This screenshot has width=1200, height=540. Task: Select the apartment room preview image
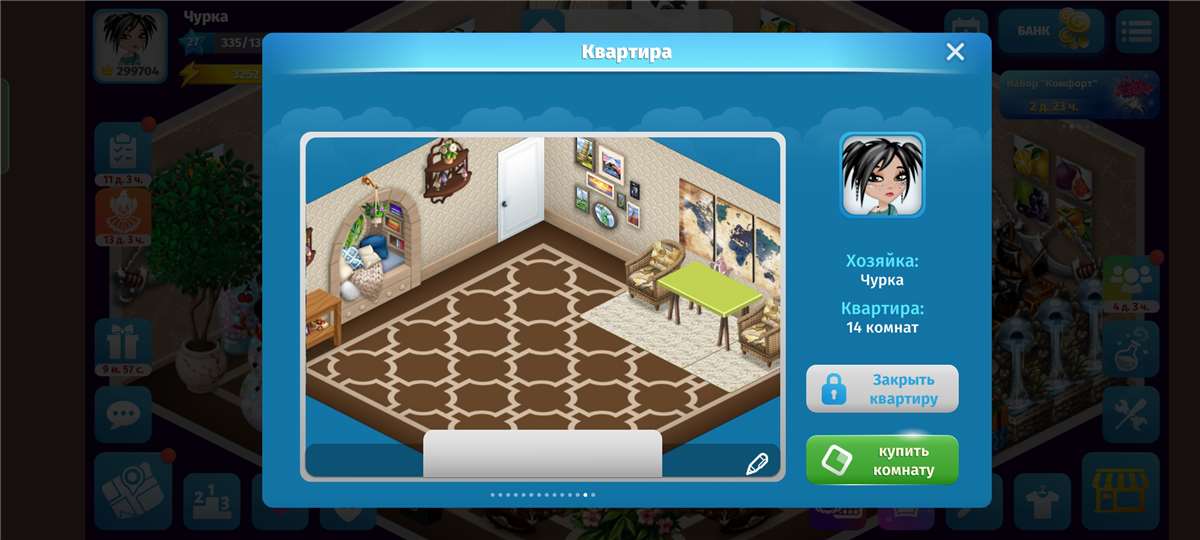(542, 290)
